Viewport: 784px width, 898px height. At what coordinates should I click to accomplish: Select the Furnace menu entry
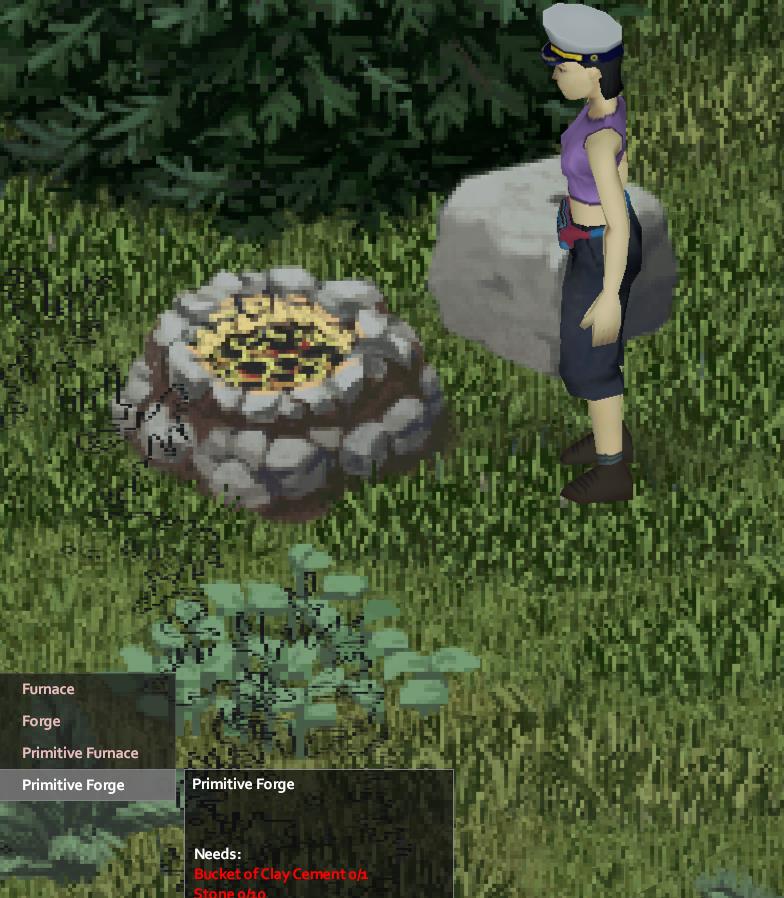48,689
